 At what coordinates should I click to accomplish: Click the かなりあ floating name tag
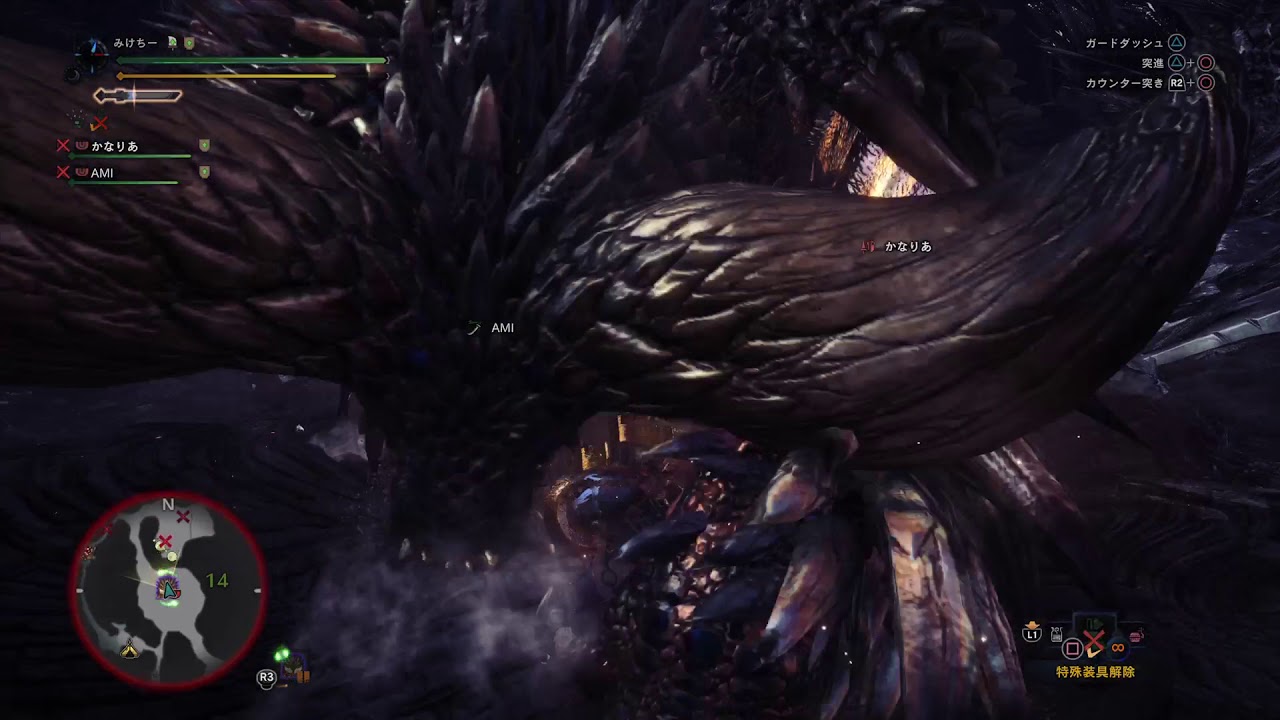point(907,246)
